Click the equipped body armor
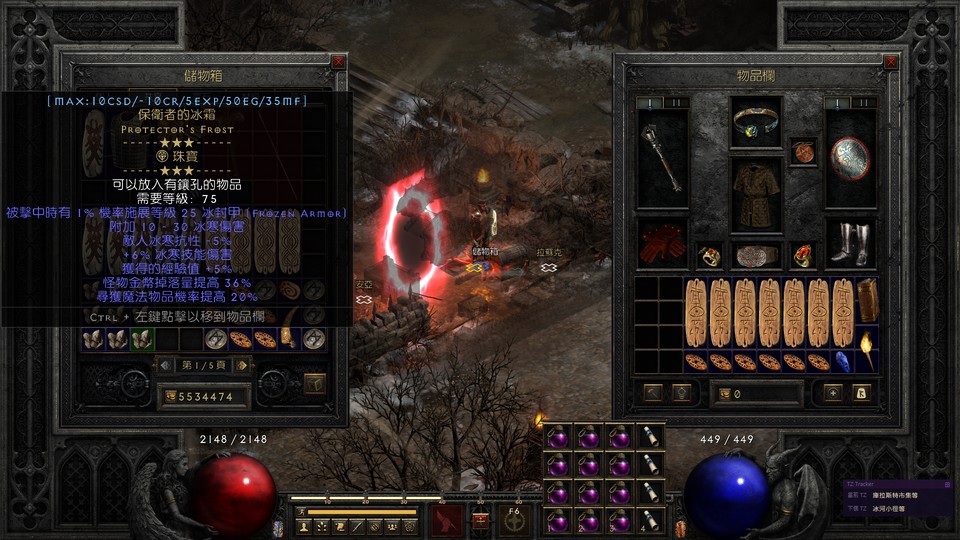The width and height of the screenshot is (960, 540). click(x=755, y=193)
